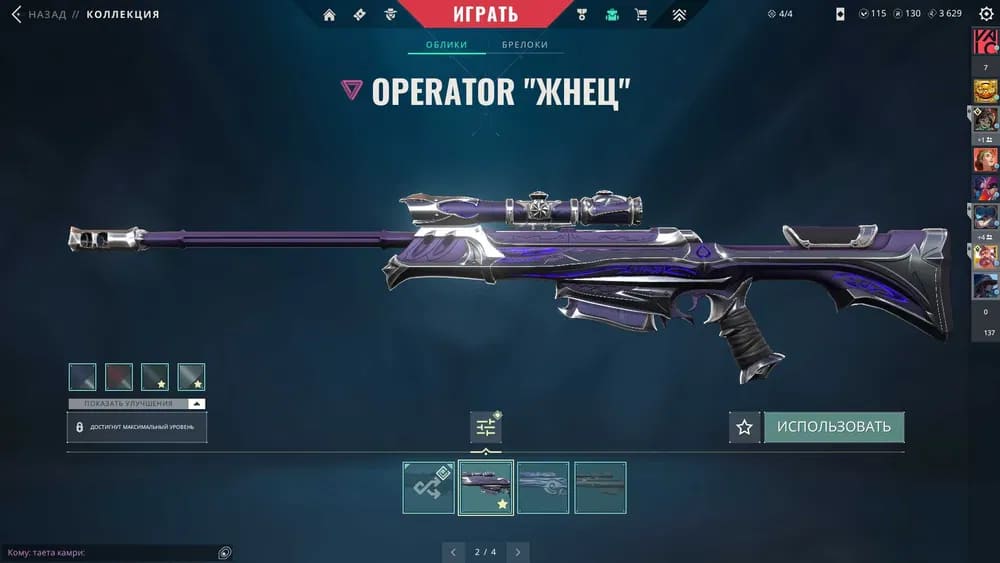Click the ИГРАТЬ play button
This screenshot has height=563, width=1000.
[484, 14]
